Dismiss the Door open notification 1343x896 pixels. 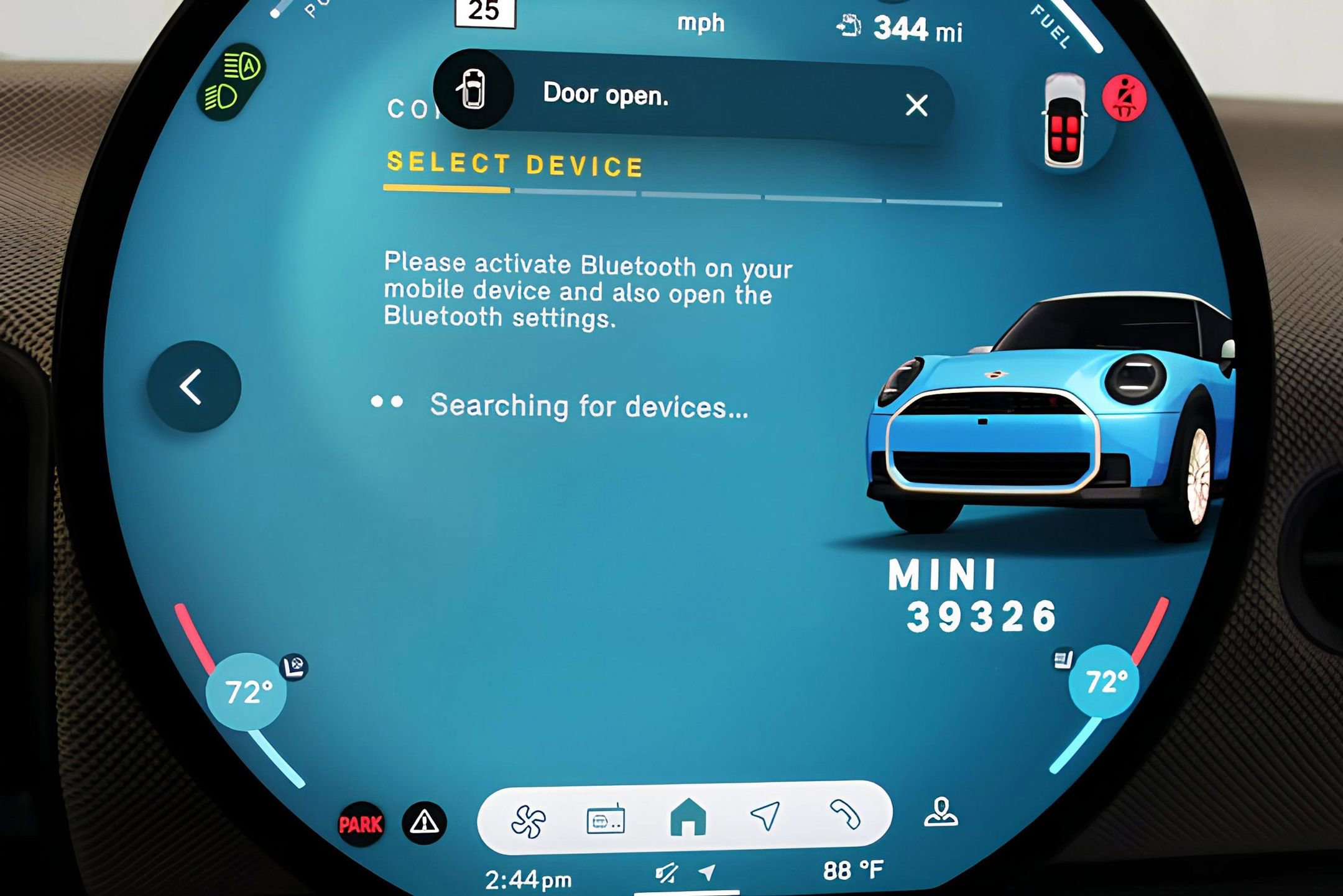pyautogui.click(x=916, y=105)
